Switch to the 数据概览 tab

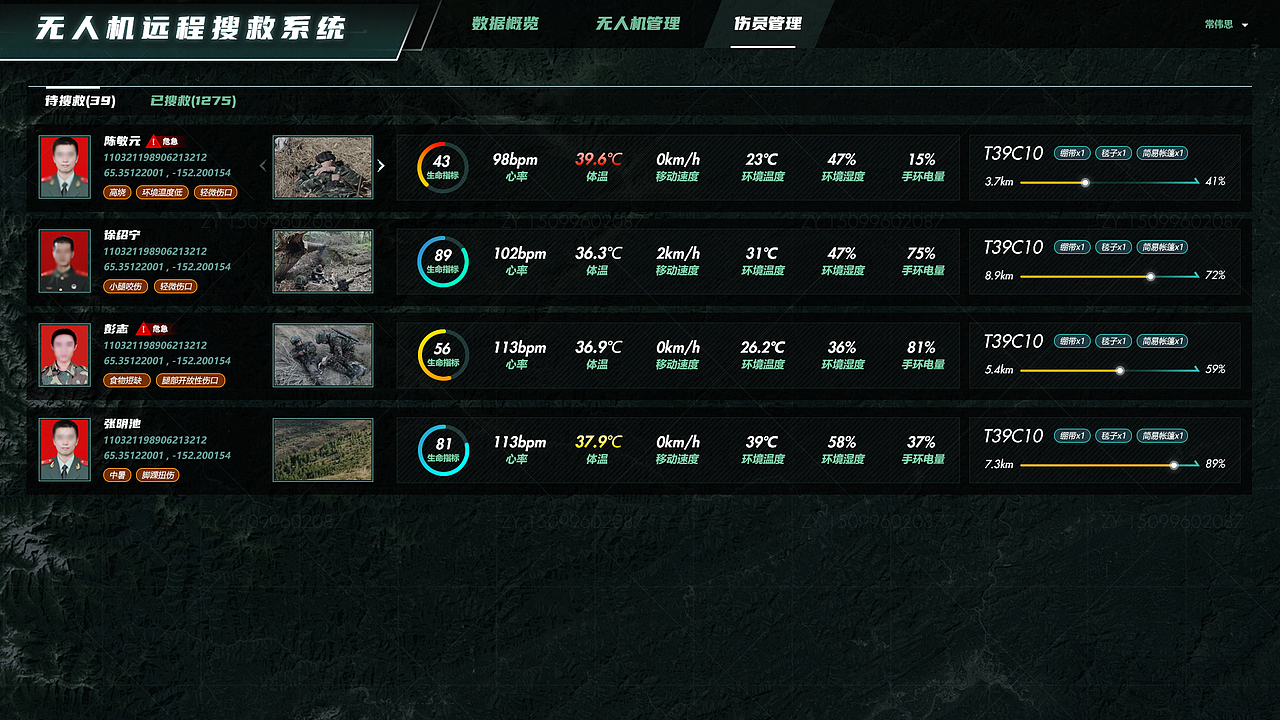(504, 24)
